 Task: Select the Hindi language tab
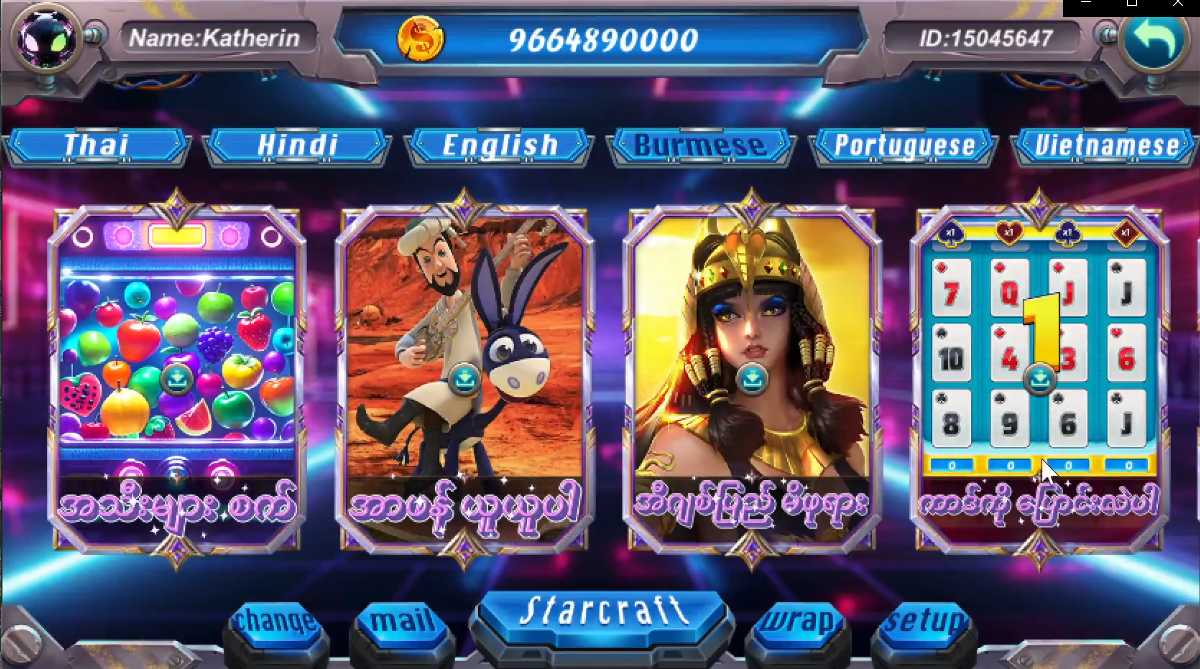click(x=297, y=146)
